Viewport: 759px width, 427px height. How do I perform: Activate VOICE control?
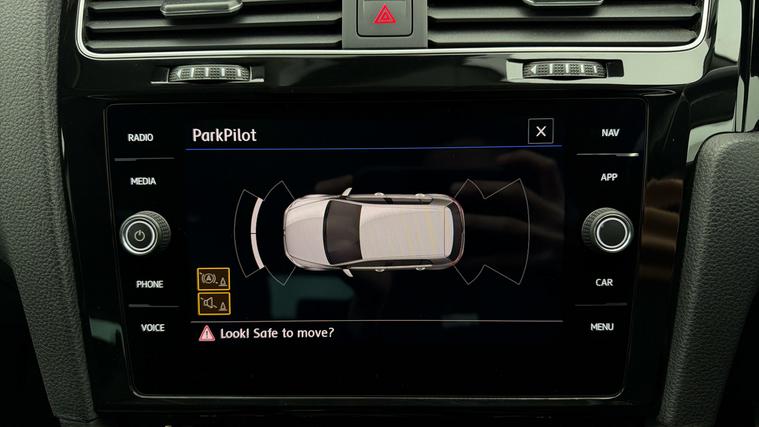152,328
